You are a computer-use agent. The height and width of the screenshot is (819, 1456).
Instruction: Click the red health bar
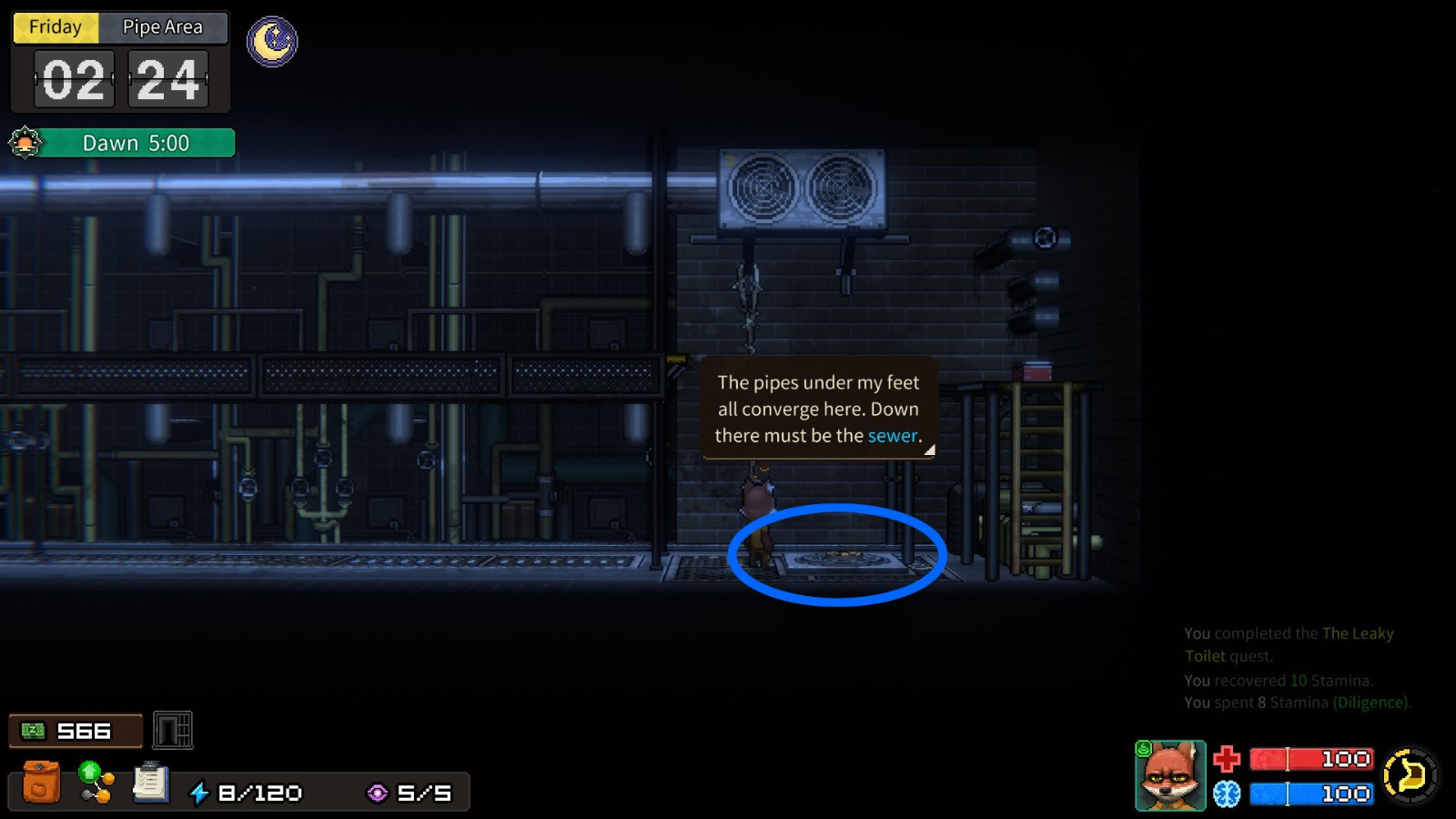[1308, 758]
